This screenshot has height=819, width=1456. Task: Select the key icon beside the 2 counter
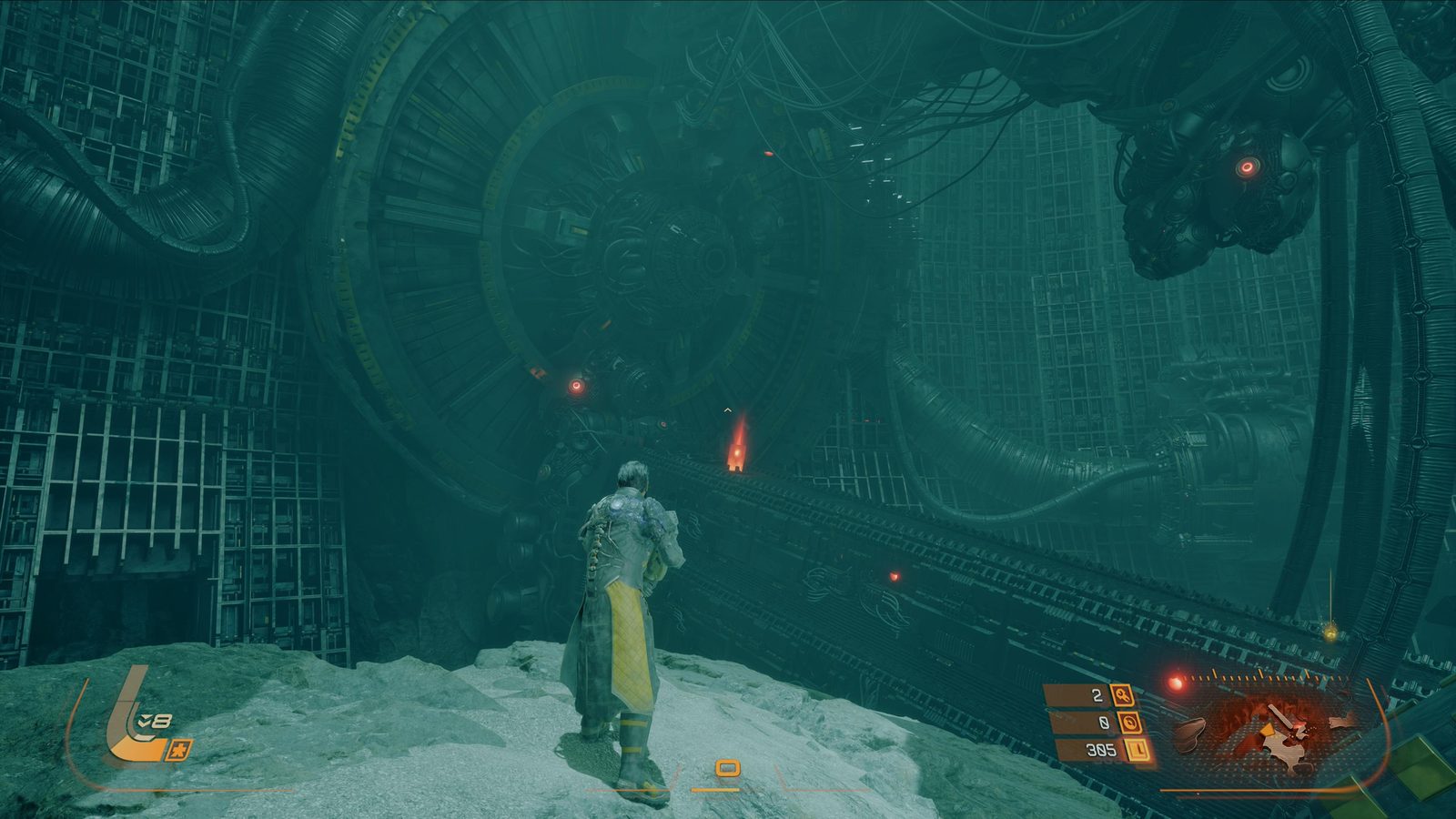tap(1124, 696)
